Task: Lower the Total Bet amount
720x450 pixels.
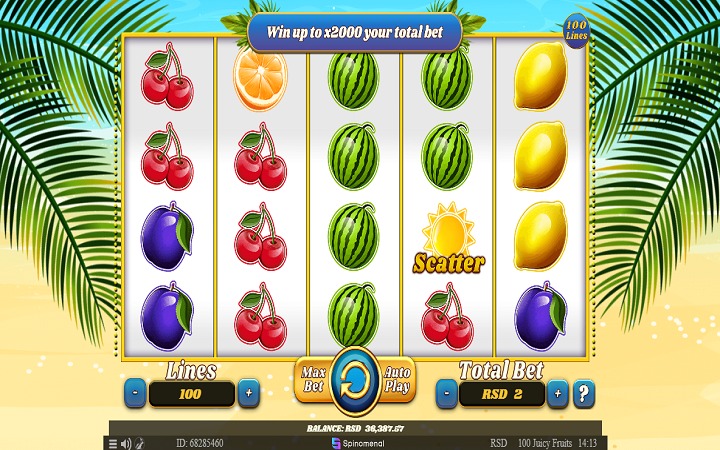Action: [x=445, y=393]
